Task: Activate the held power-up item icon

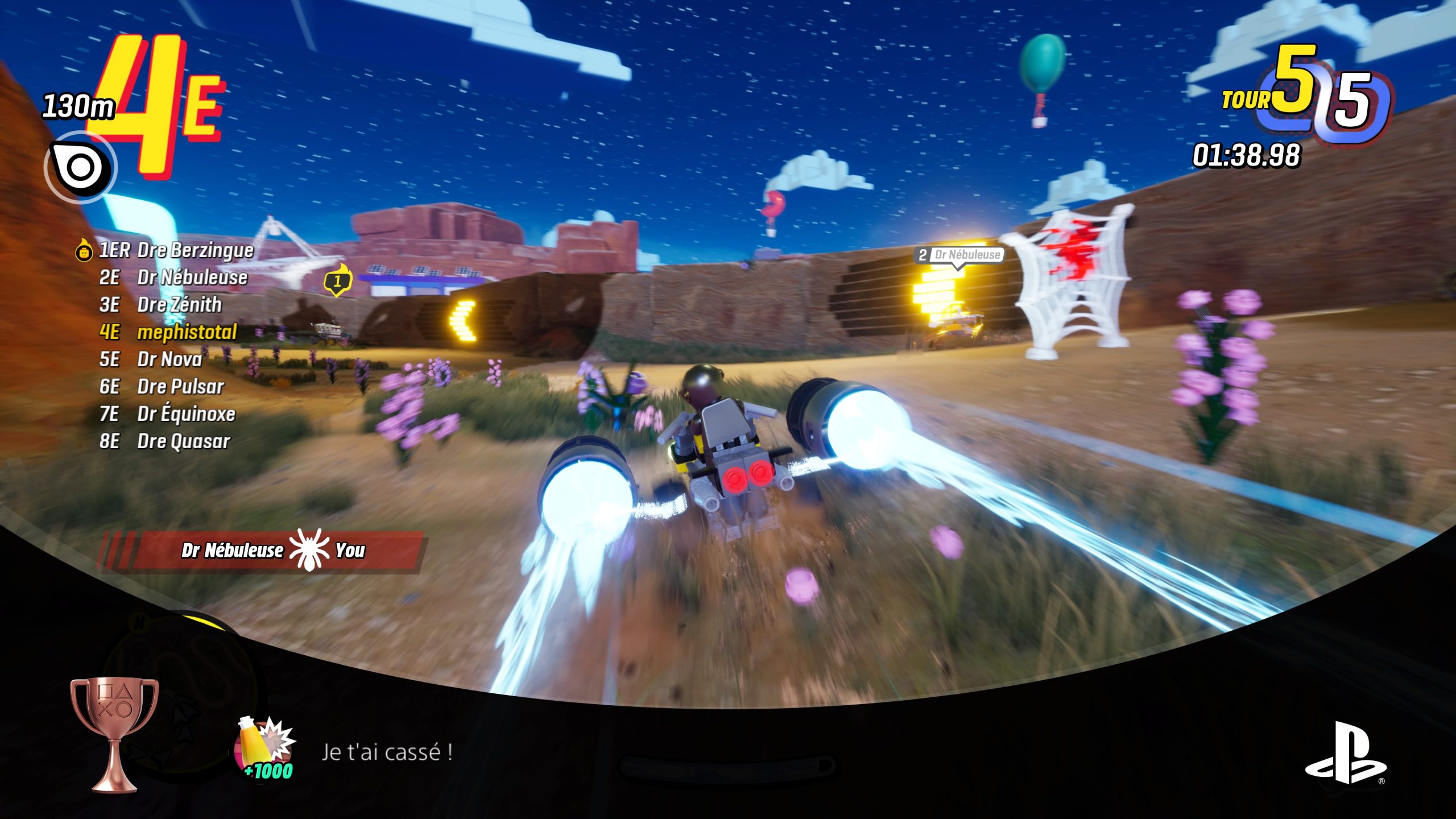Action: click(x=81, y=167)
